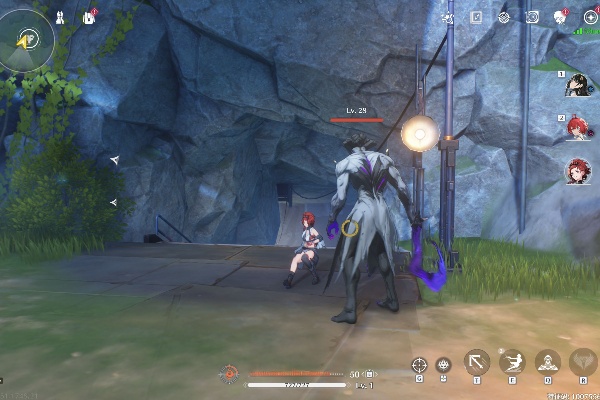Activate the diagonal arrow skill icon
The width and height of the screenshot is (600, 400).
[x=477, y=362]
